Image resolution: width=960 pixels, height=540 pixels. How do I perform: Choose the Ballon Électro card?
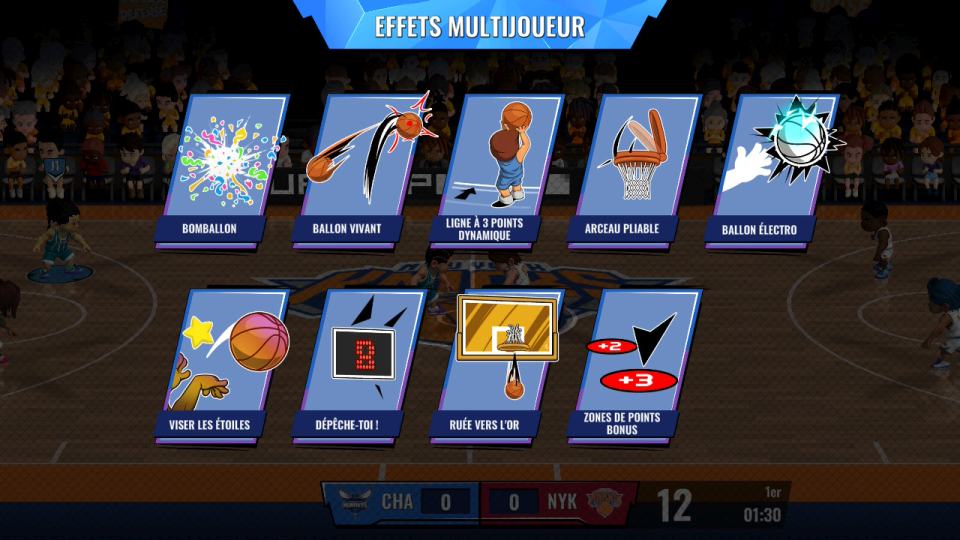[767, 168]
